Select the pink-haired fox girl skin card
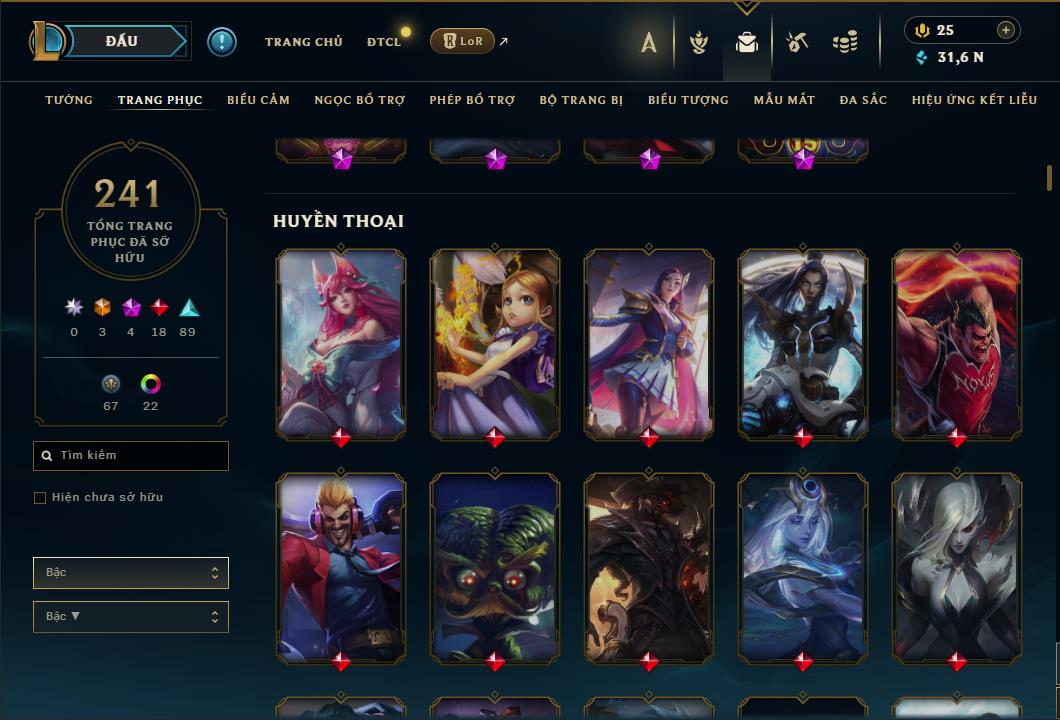1060x720 pixels. tap(341, 342)
